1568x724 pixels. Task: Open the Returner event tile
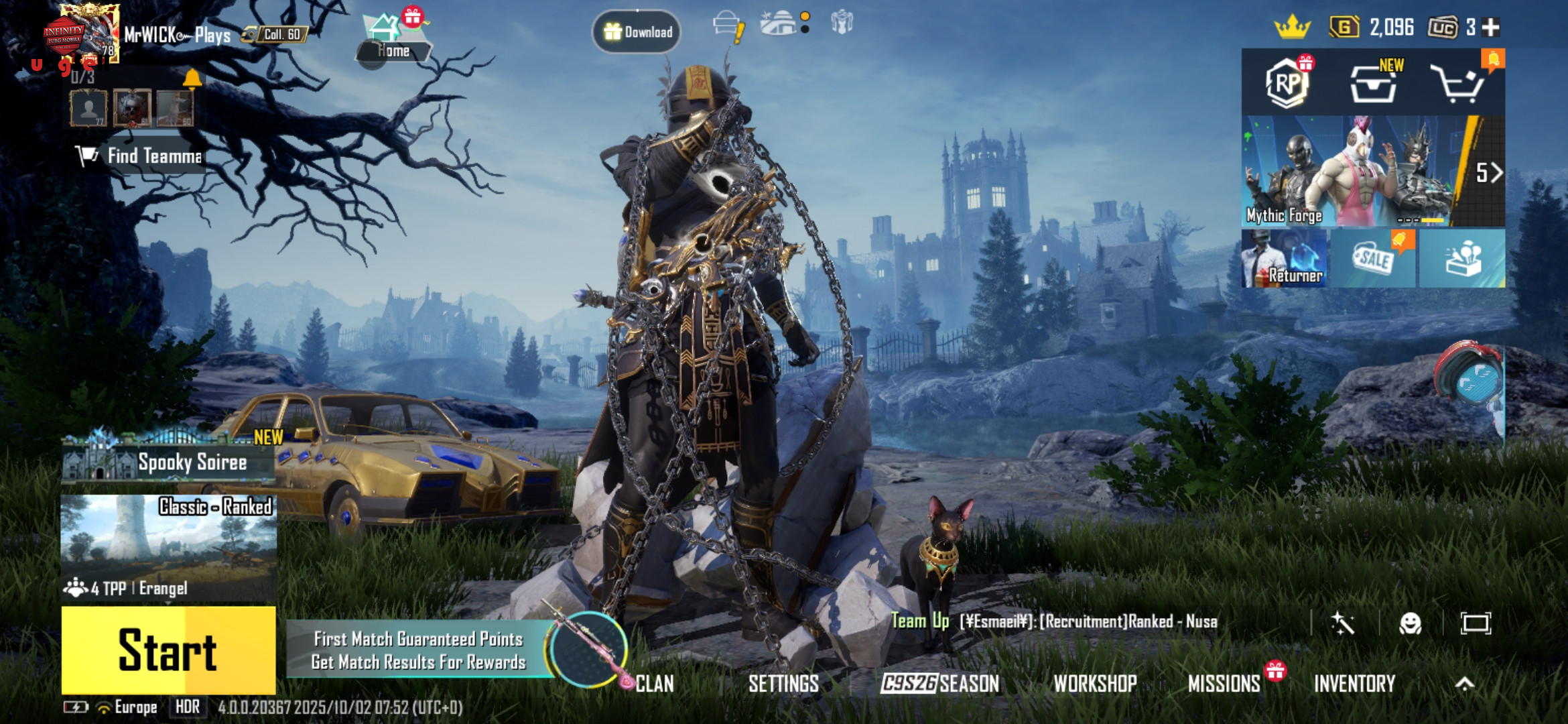1285,259
